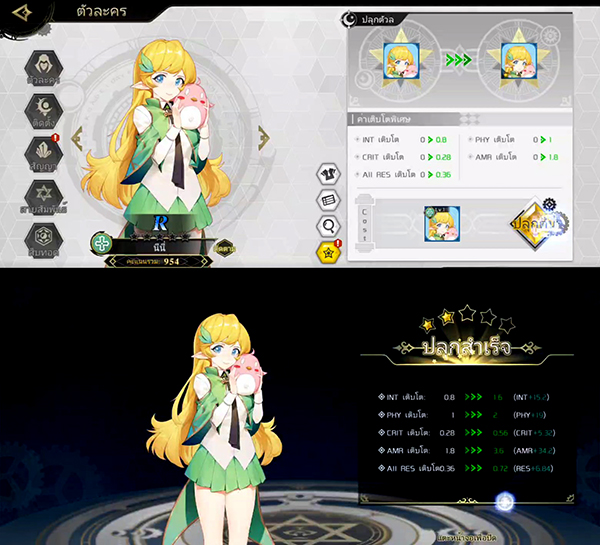This screenshot has height=545, width=600.
Task: Select the cost material character portrait
Action: 439,223
